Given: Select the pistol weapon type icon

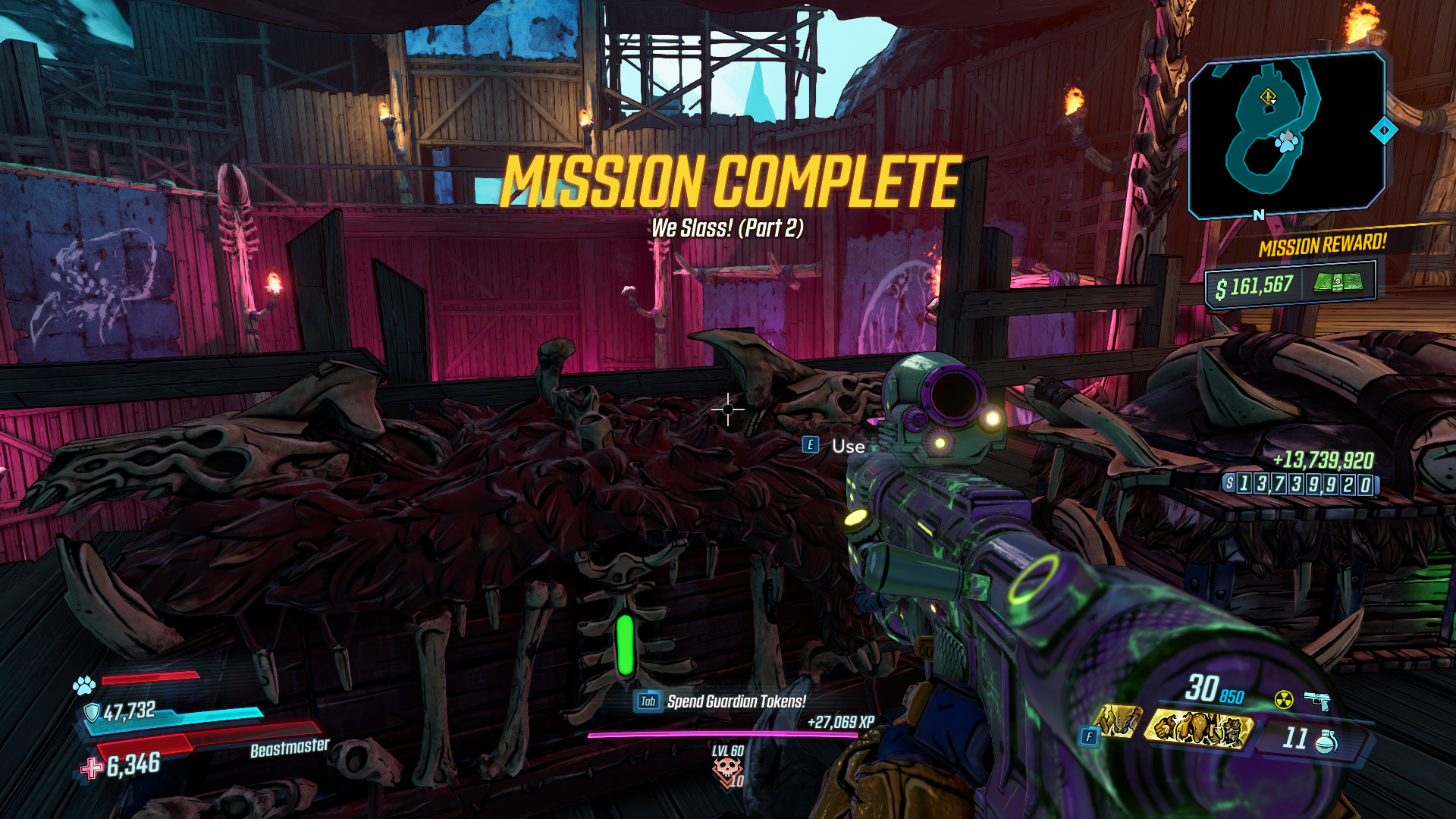Looking at the screenshot, I should click(x=1318, y=700).
